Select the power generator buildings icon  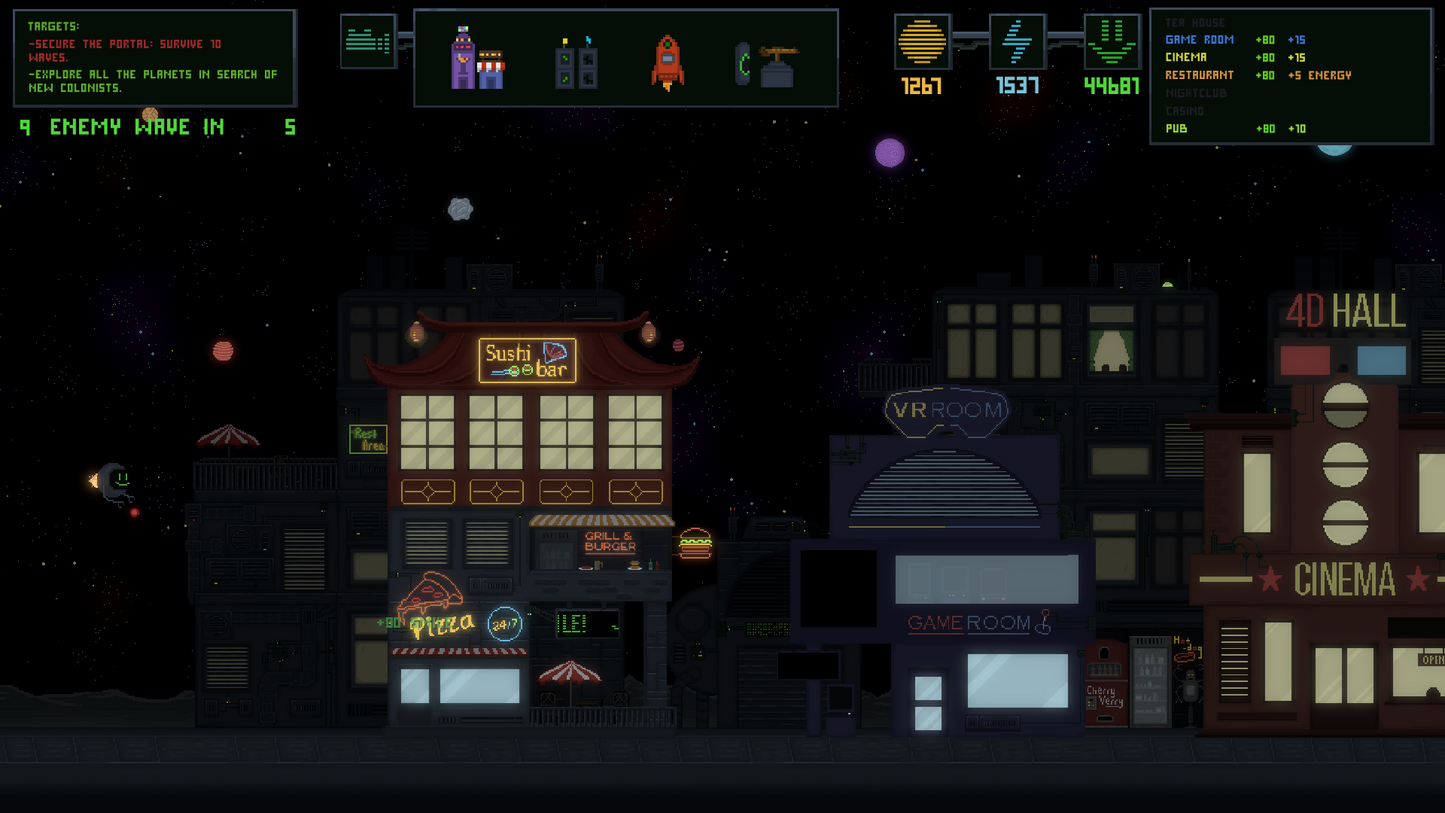(x=576, y=62)
